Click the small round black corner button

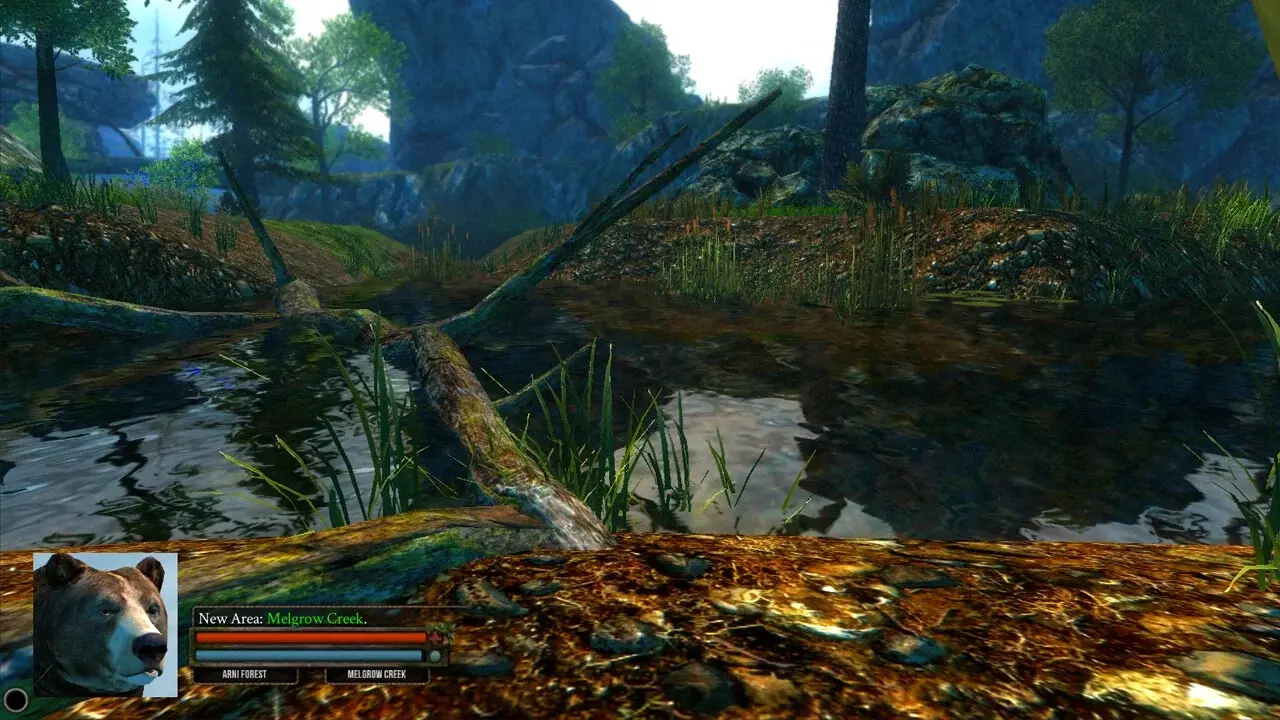[x=15, y=700]
